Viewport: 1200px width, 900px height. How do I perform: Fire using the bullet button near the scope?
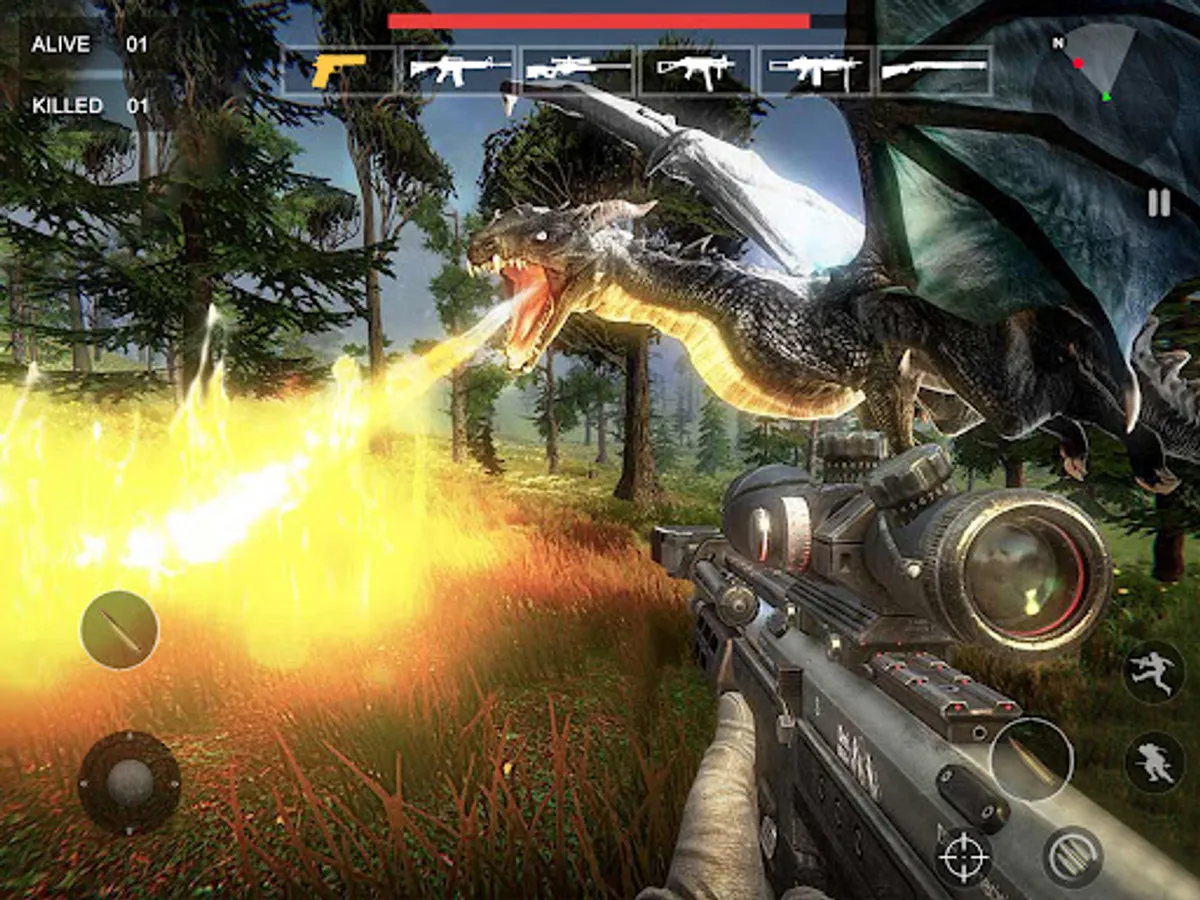[x=1031, y=759]
